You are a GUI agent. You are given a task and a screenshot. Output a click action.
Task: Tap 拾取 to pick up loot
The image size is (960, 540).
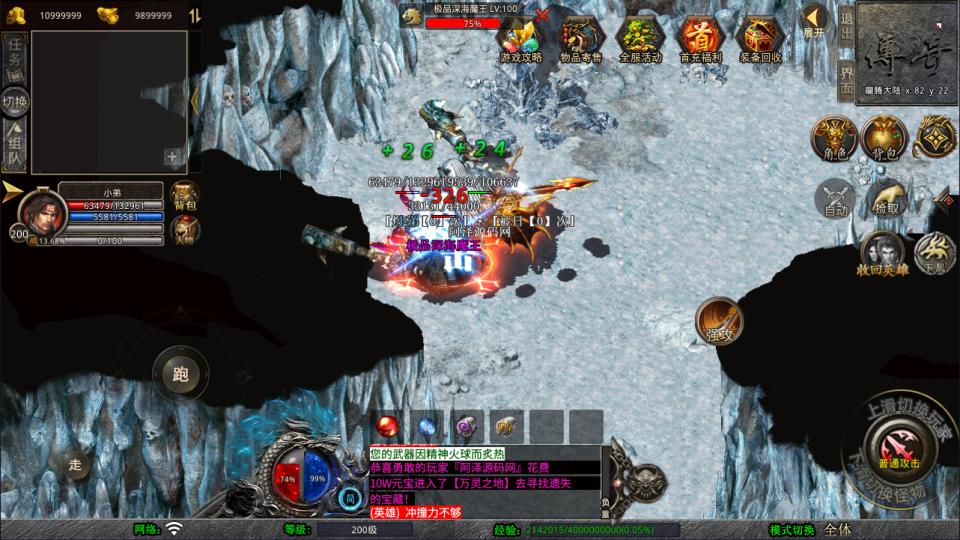pos(885,198)
